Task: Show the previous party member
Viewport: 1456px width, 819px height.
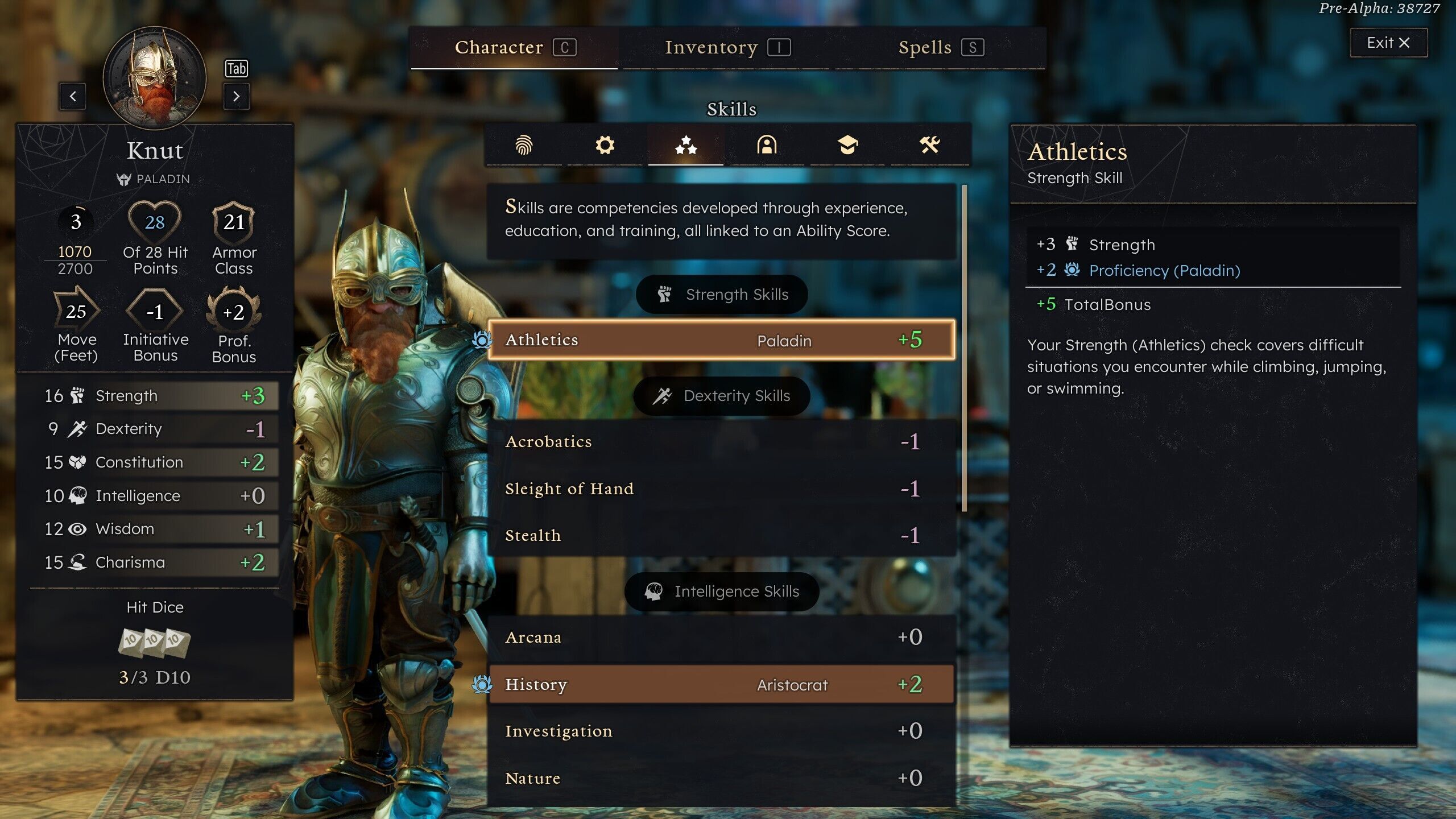Action: (x=73, y=96)
